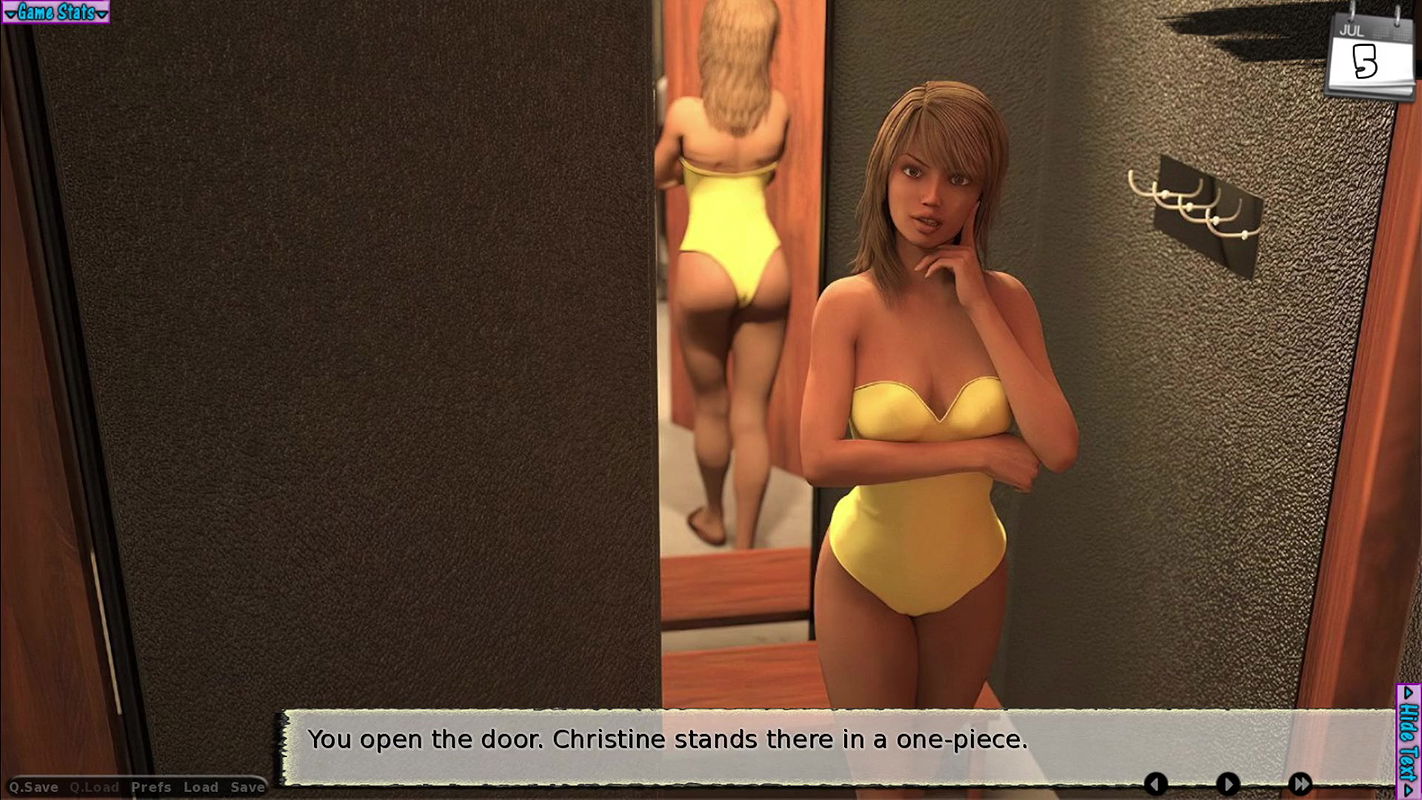Enable skip mode using the fast-forward control
The image size is (1422, 800).
[1300, 784]
